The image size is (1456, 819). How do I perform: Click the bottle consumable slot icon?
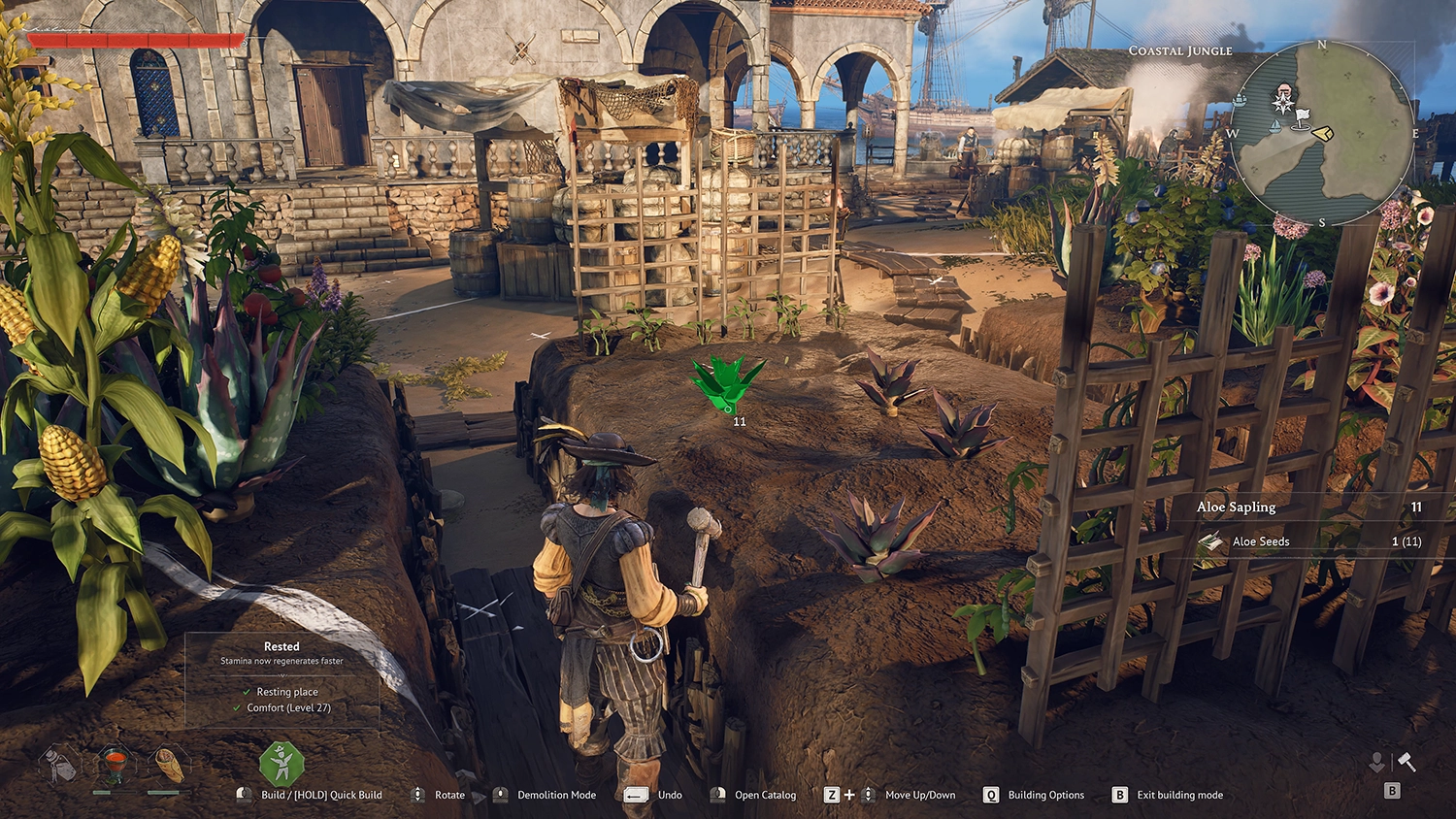pos(60,765)
